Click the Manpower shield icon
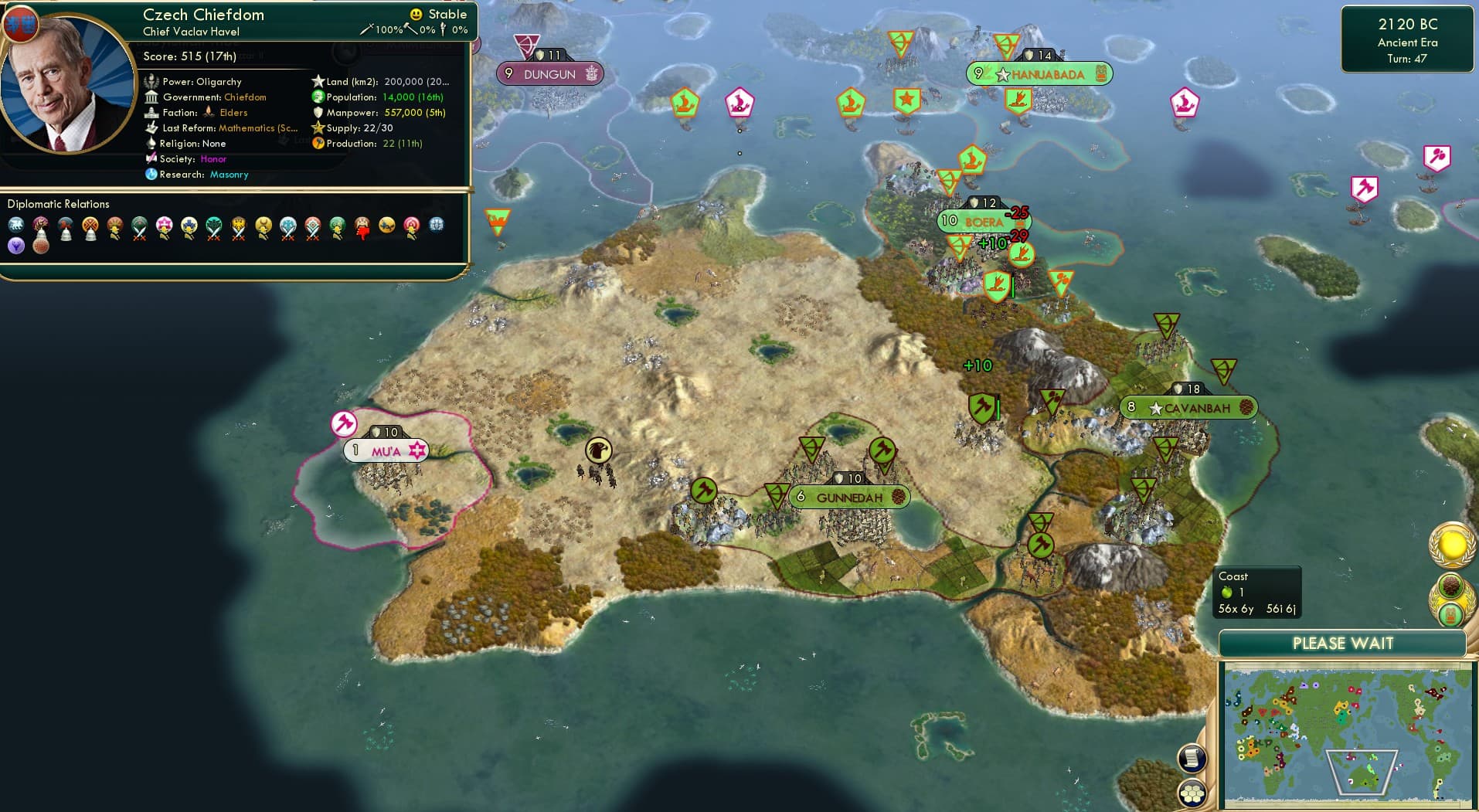The width and height of the screenshot is (1479, 812). click(317, 112)
